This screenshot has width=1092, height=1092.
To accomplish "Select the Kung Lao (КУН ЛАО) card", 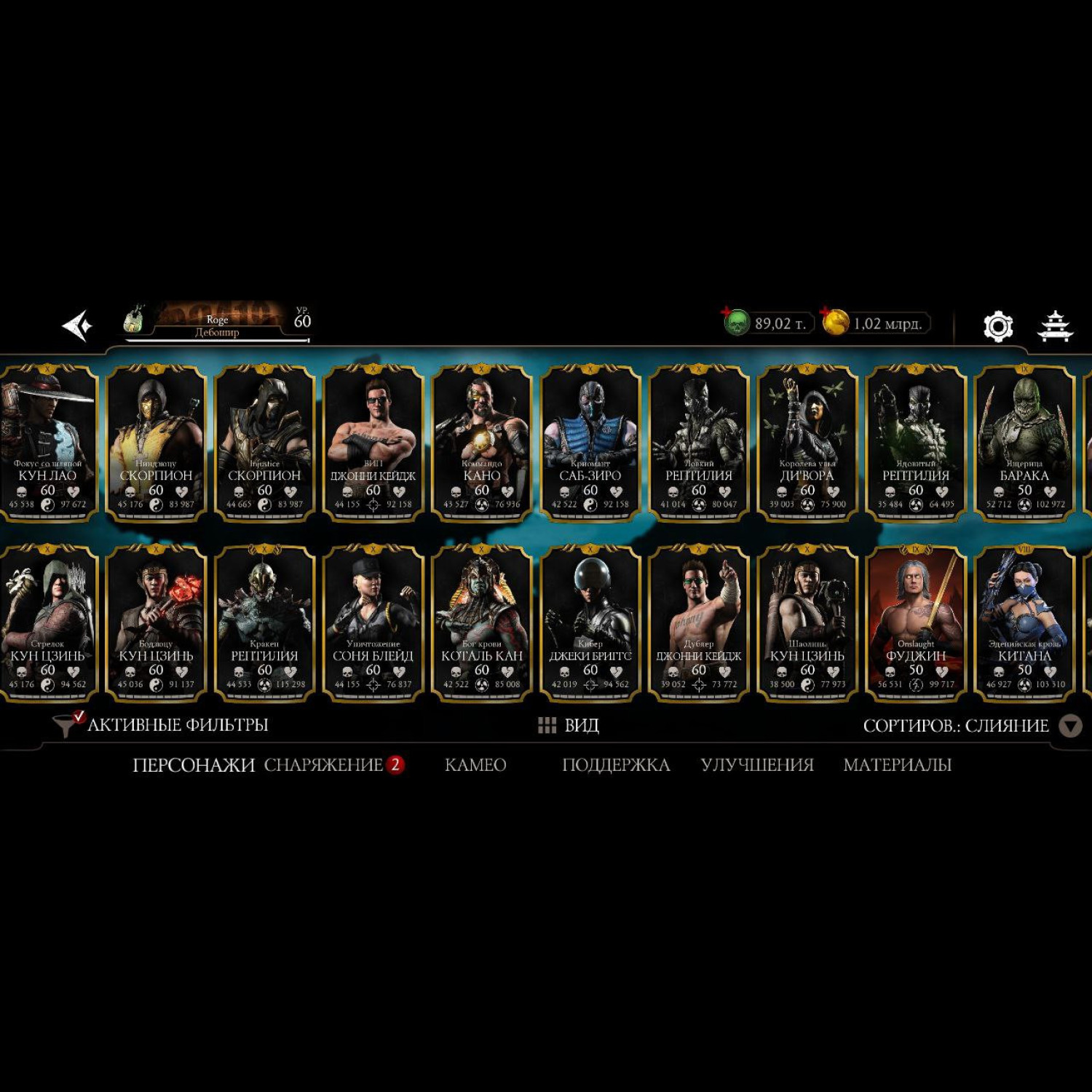I will [48, 443].
